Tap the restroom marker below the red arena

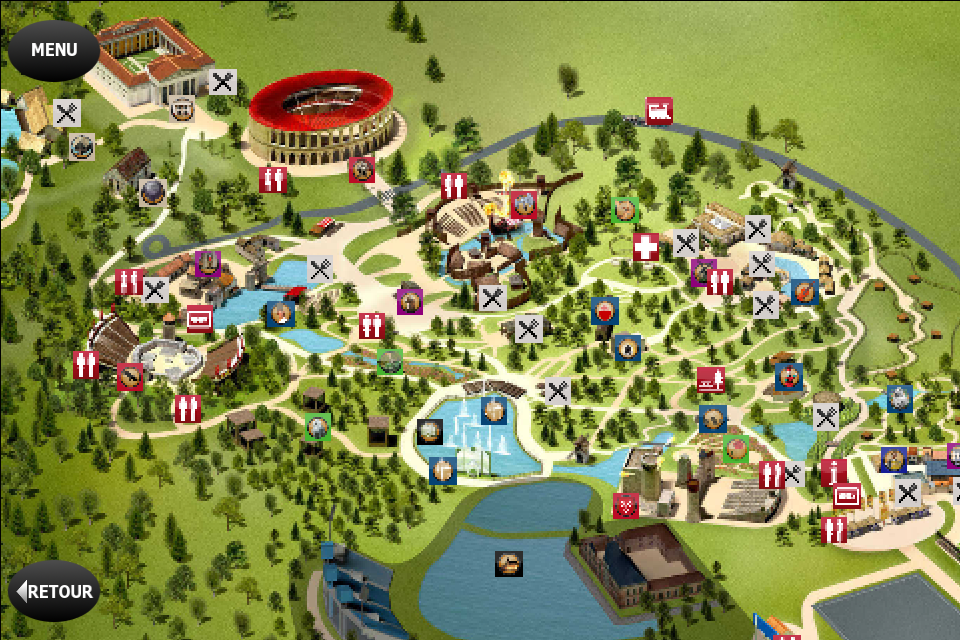pos(273,180)
